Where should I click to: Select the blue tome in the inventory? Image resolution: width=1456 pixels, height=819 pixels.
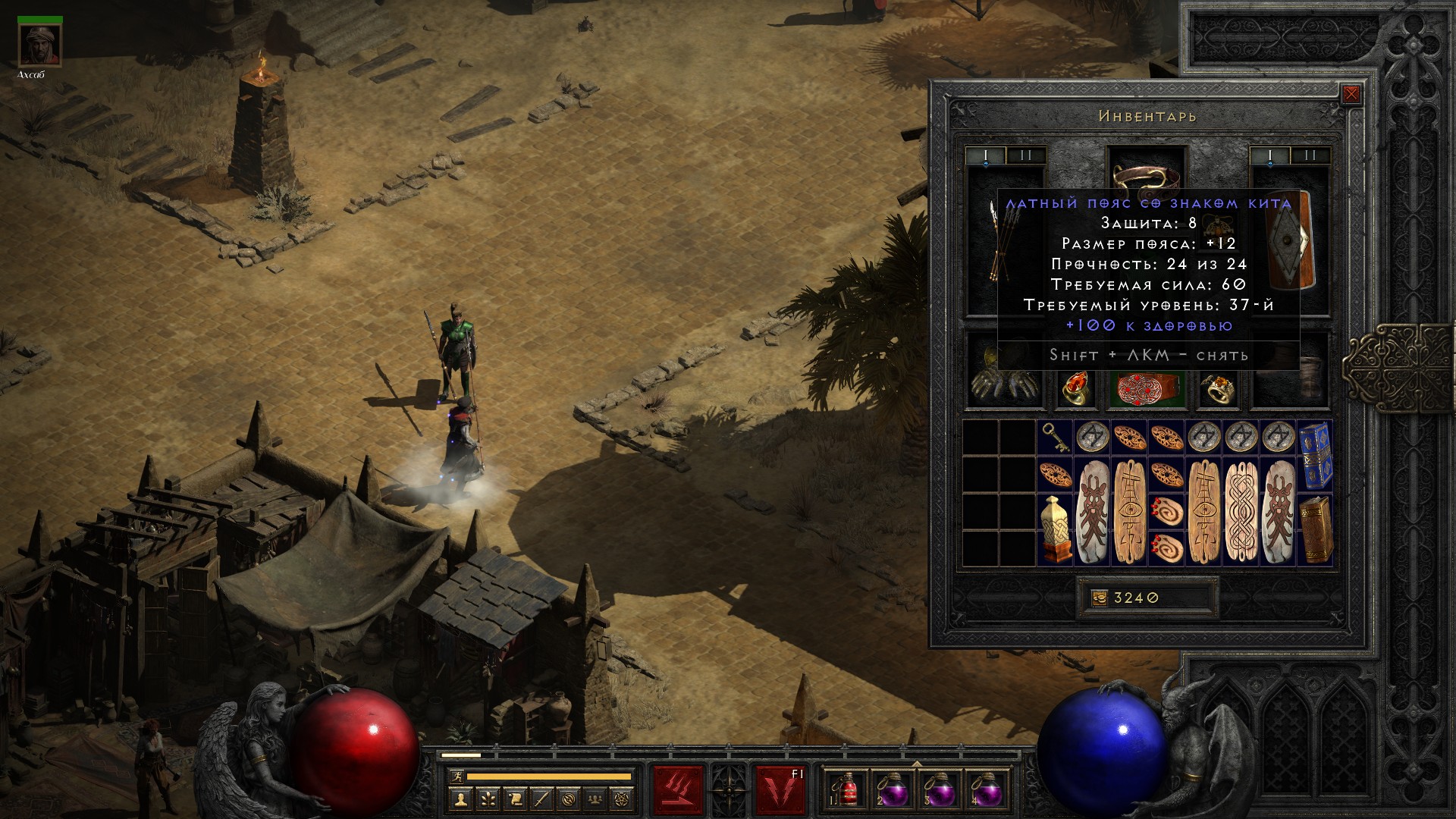coord(1314,455)
